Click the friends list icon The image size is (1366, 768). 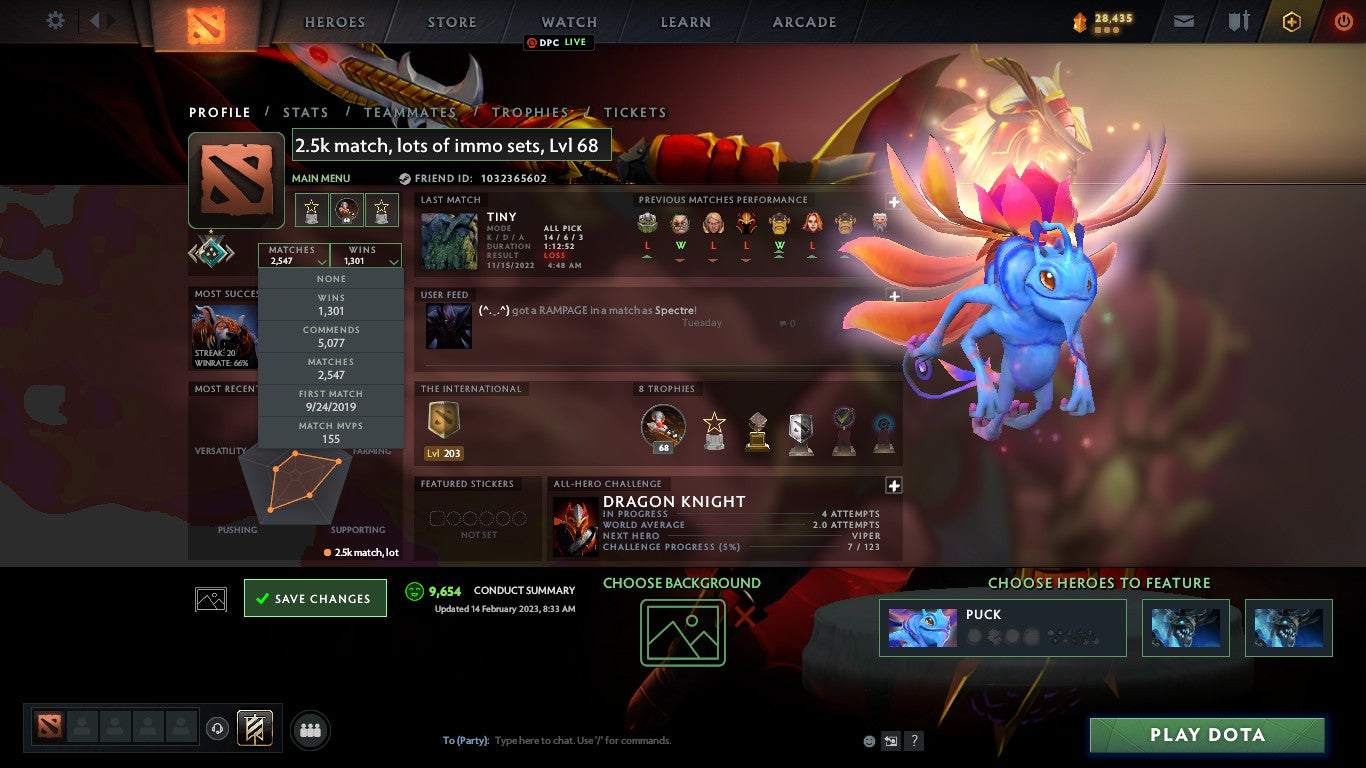310,730
